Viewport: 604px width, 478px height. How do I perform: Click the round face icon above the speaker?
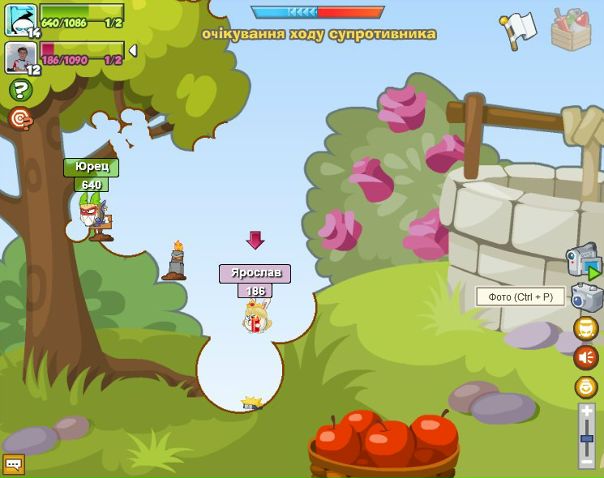coord(586,328)
